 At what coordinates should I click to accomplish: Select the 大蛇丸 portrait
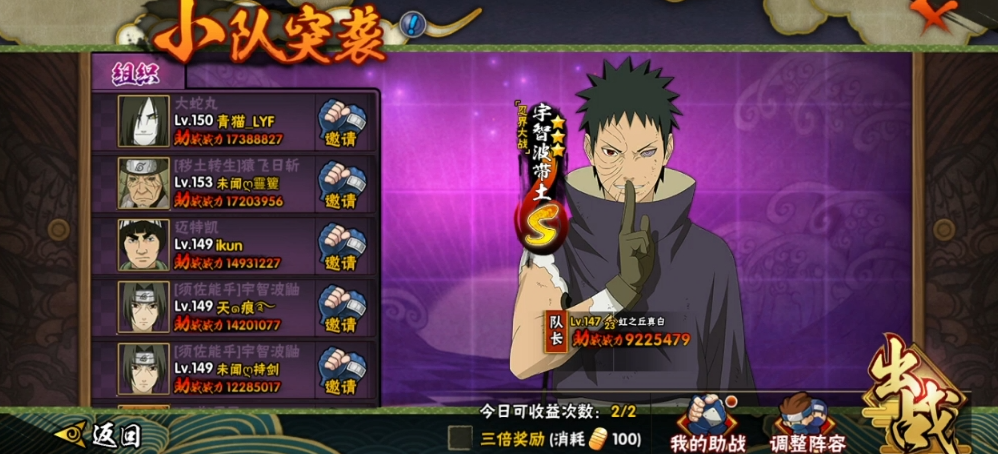pyautogui.click(x=143, y=122)
